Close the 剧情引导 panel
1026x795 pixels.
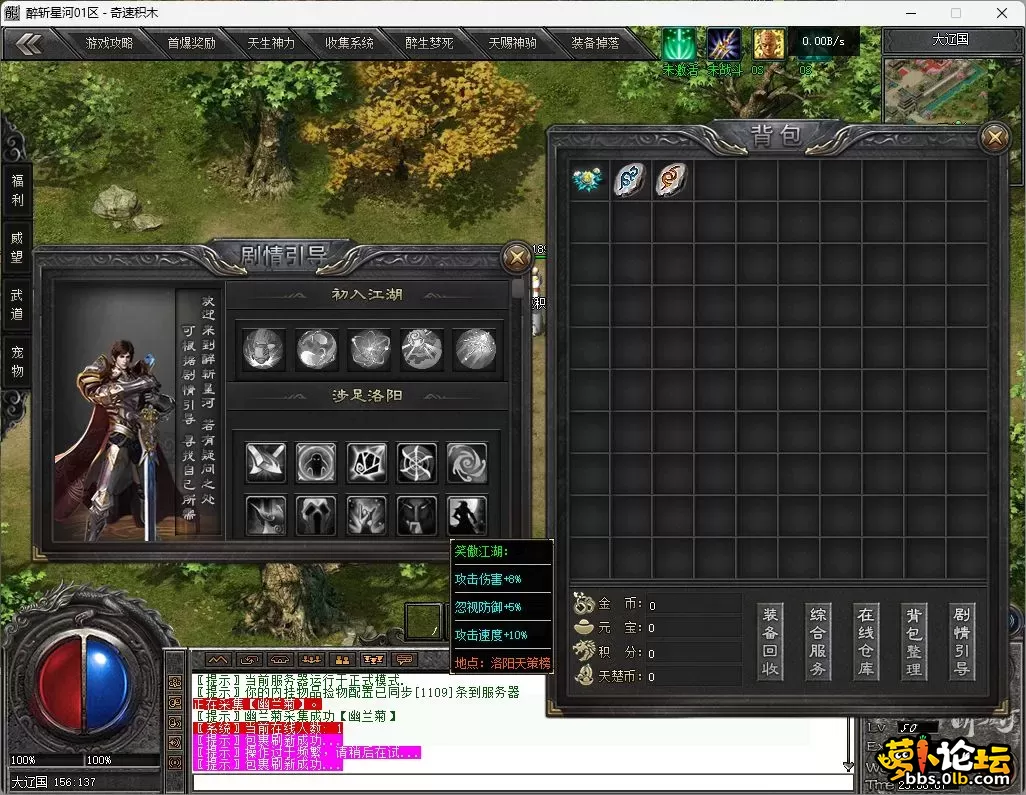point(516,257)
